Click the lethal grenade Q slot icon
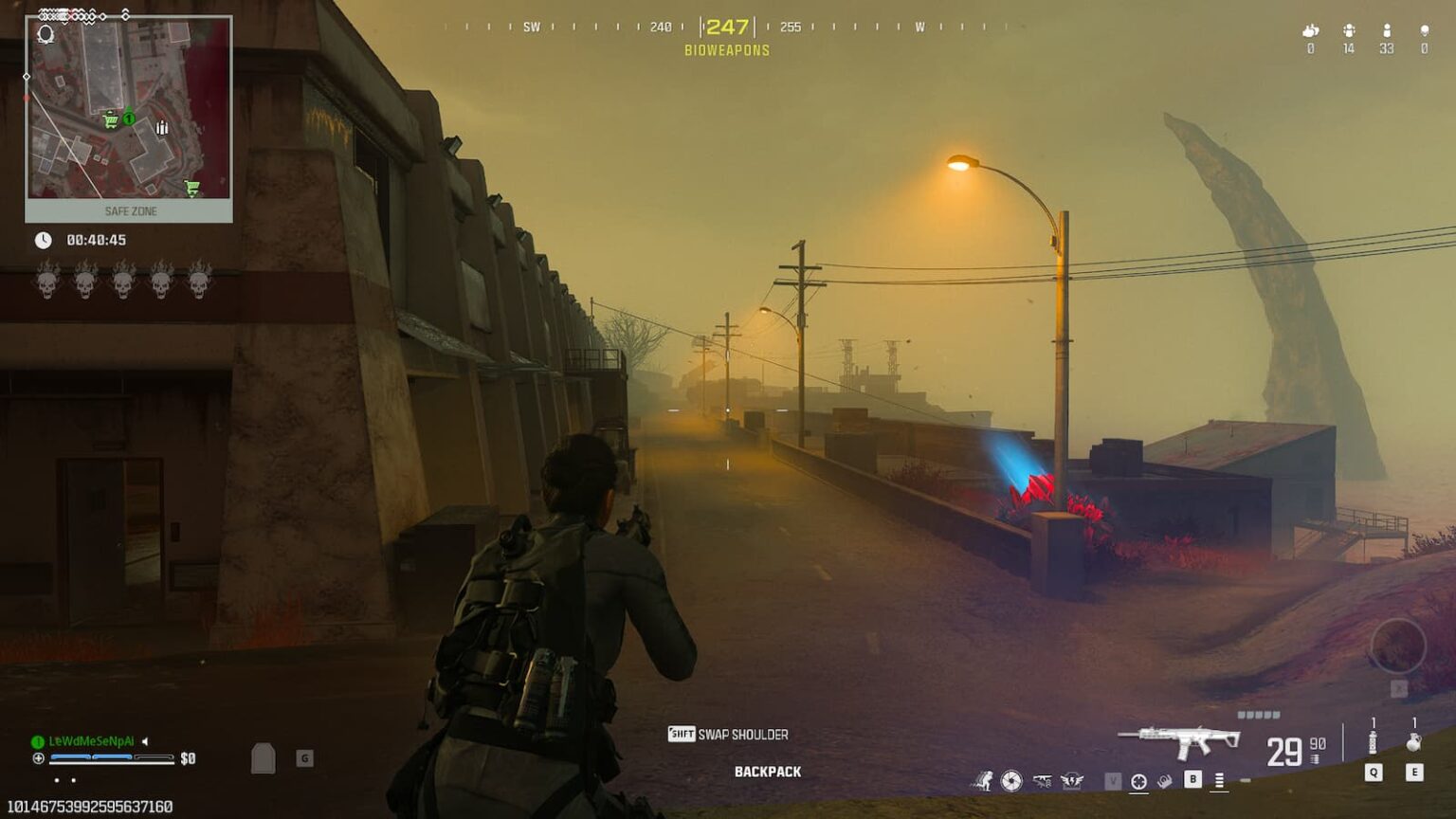Image resolution: width=1456 pixels, height=819 pixels. point(1373,749)
